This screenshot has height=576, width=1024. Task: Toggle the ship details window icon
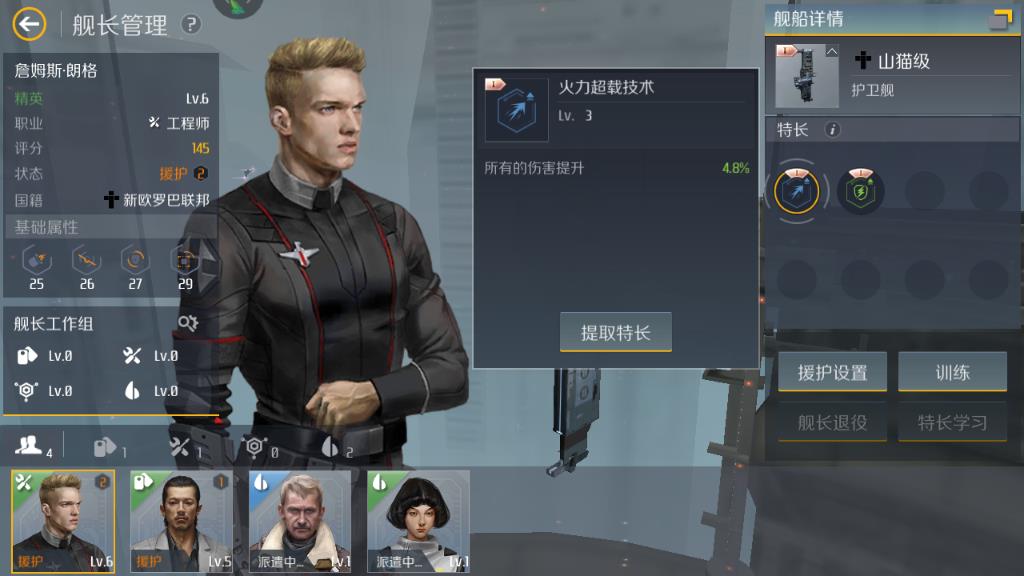(999, 19)
